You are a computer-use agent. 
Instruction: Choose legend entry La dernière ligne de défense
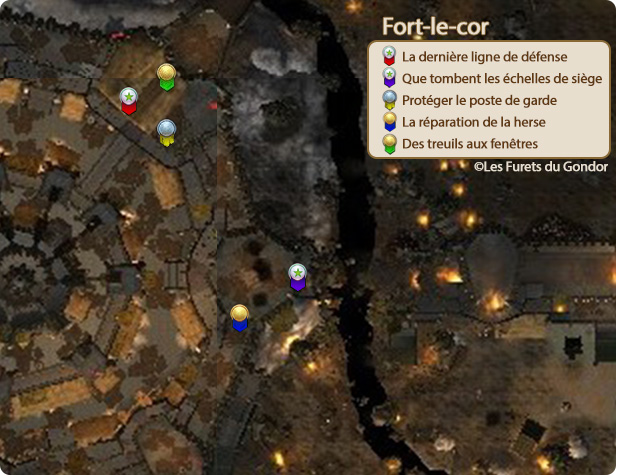tap(484, 57)
